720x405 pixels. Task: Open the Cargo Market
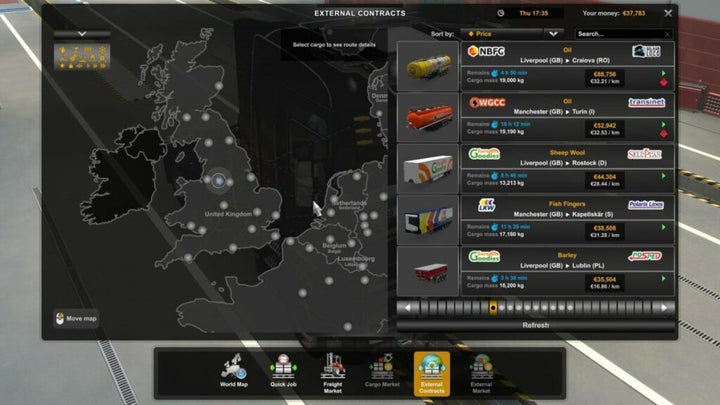(382, 370)
